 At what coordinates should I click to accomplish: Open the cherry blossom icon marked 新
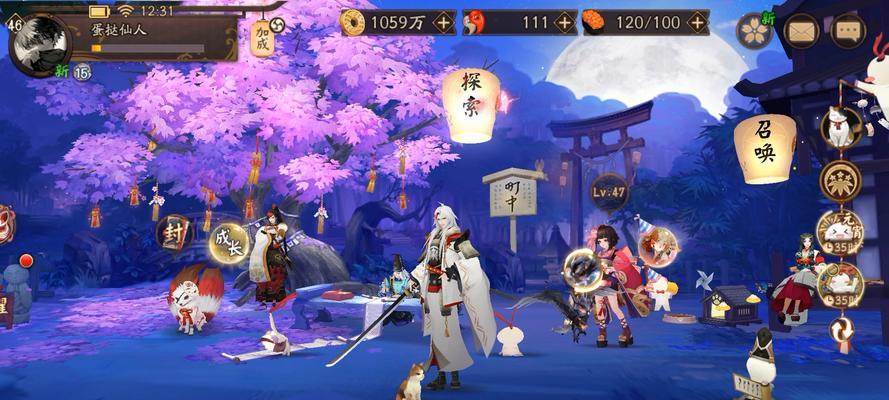pyautogui.click(x=755, y=31)
